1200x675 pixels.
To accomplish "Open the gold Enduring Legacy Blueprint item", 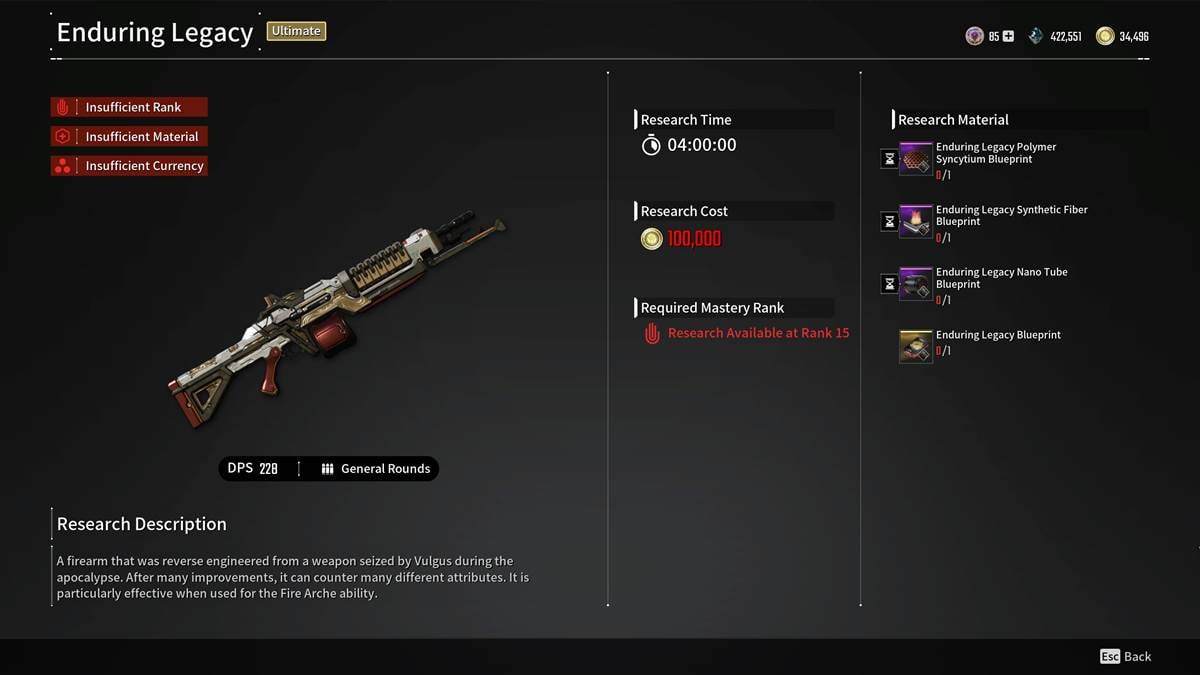I will point(916,346).
